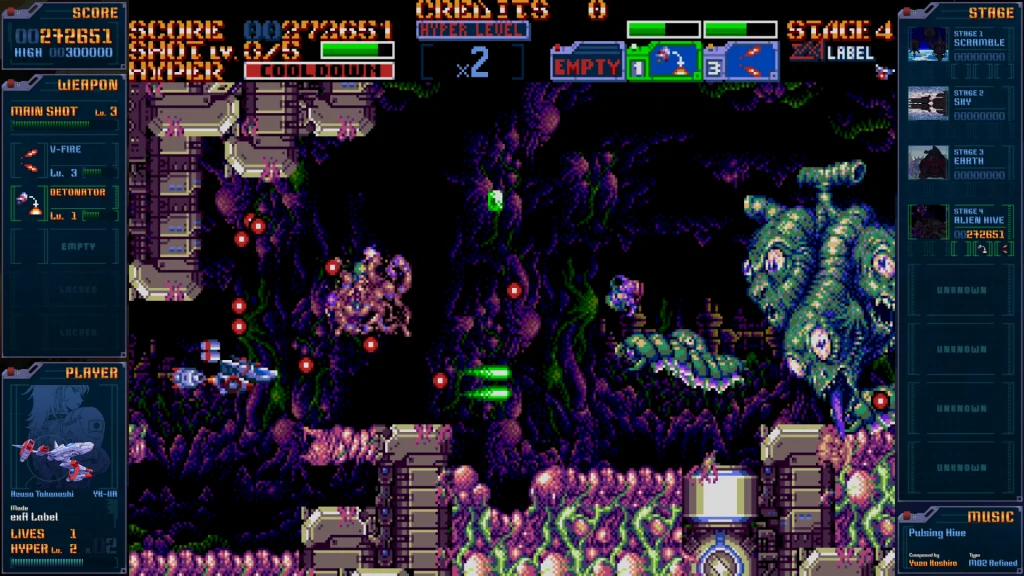This screenshot has height=576, width=1024.
Task: Select the V-Fire weapon in the Weapon panel
Action: click(x=65, y=160)
